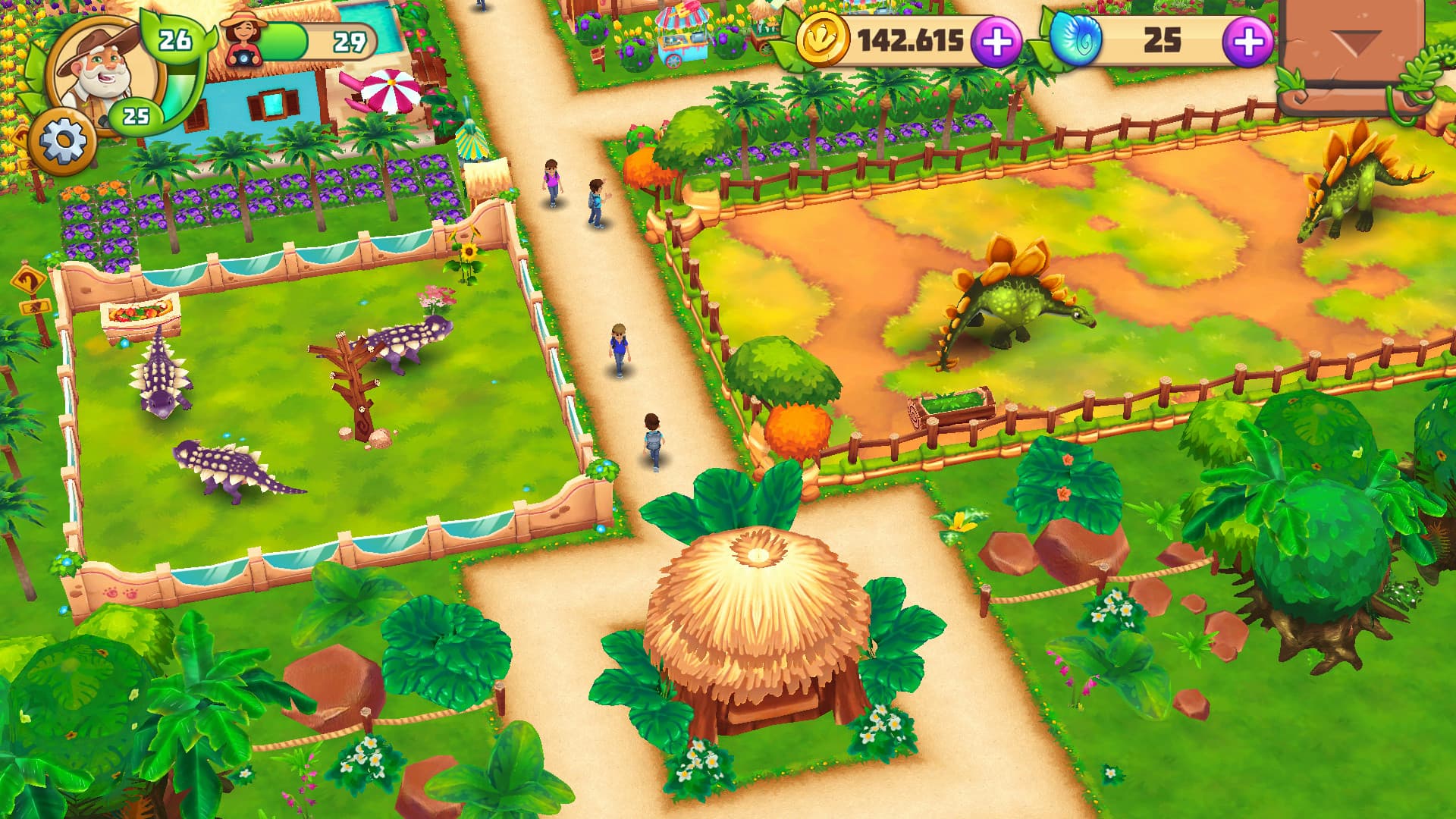Viewport: 1456px width, 819px height.
Task: Click the food platter in the ankylosaurus enclosure
Action: point(136,311)
